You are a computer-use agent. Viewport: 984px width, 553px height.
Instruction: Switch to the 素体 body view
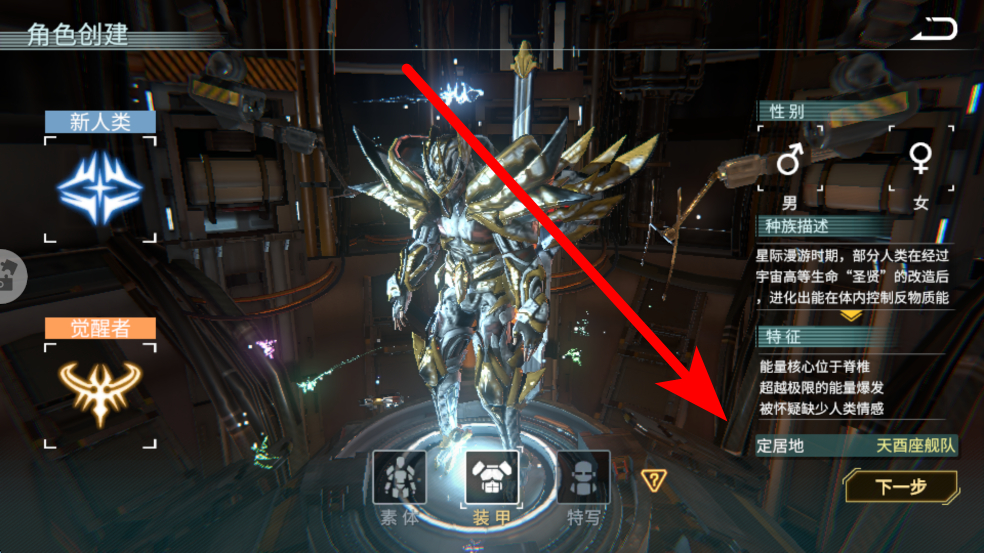[399, 478]
